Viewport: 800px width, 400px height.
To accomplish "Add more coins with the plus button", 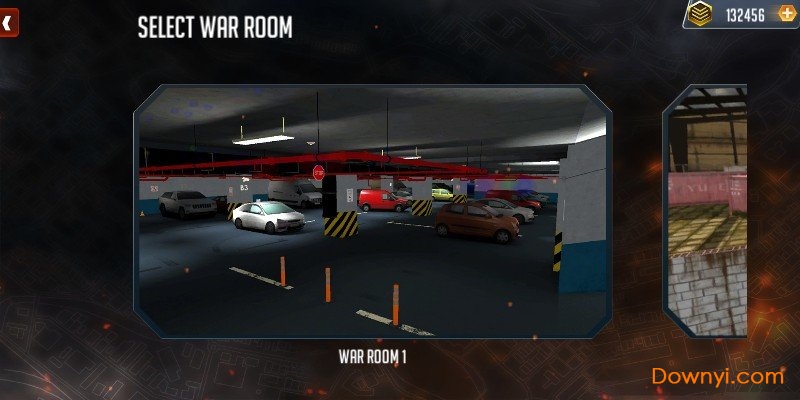I will click(785, 15).
